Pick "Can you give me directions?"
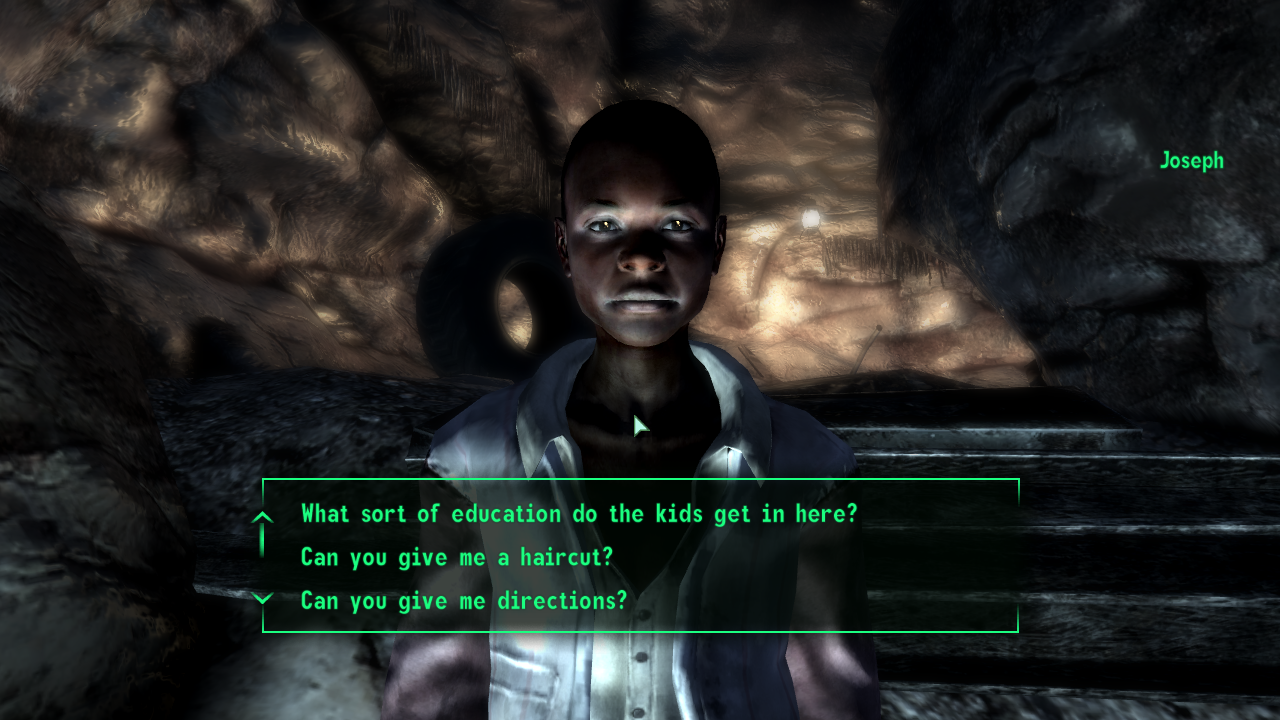The height and width of the screenshot is (720, 1280). point(462,600)
